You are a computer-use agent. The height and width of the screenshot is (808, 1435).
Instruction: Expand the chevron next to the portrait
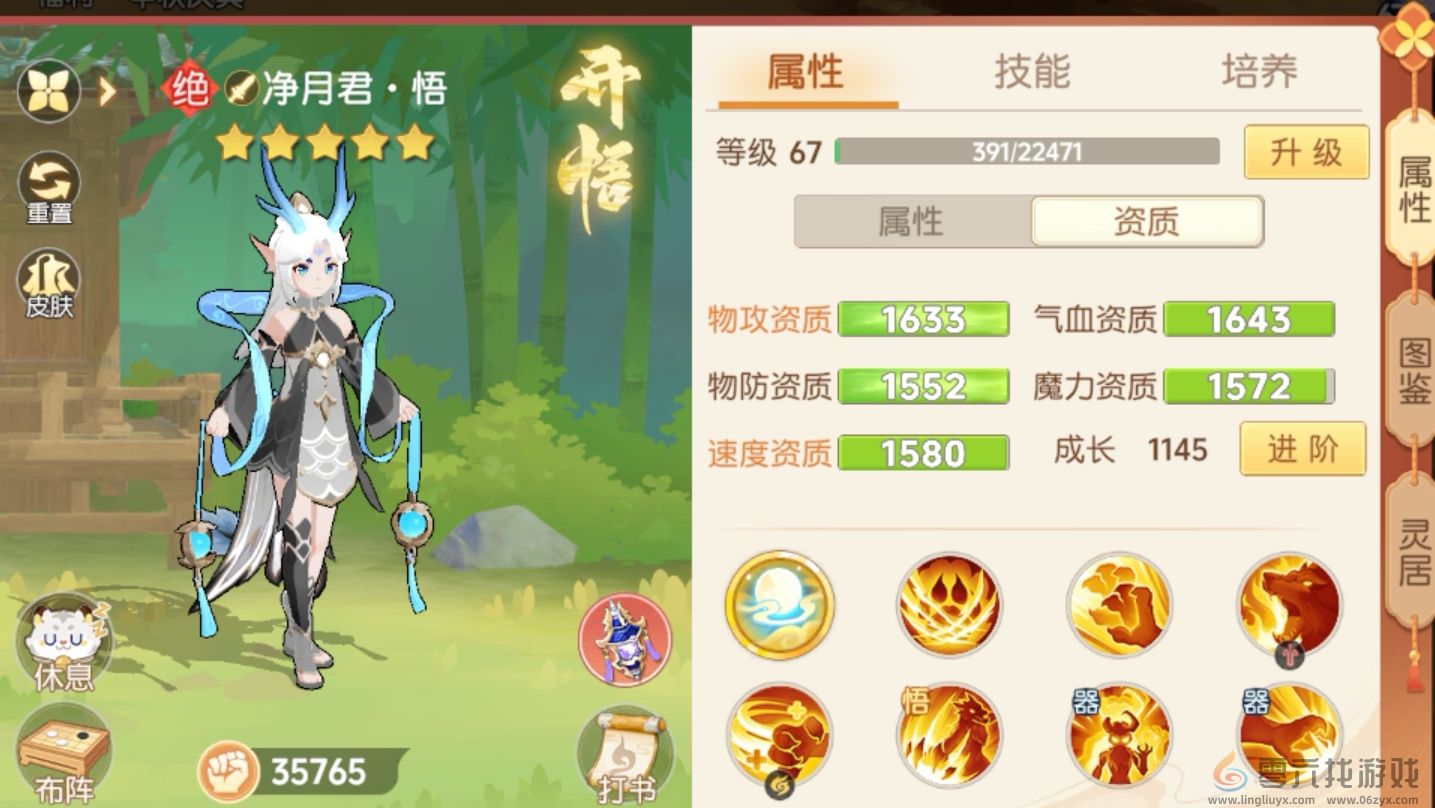pos(106,91)
